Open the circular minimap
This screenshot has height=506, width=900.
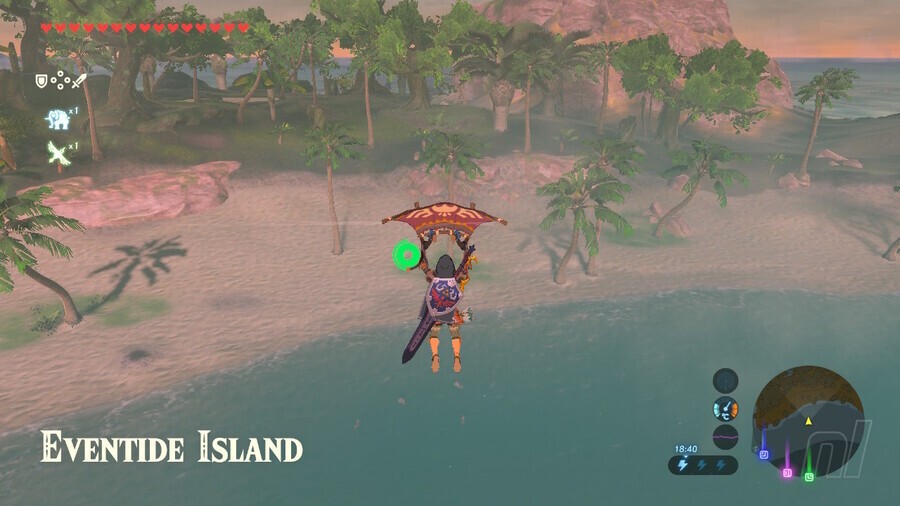click(808, 410)
